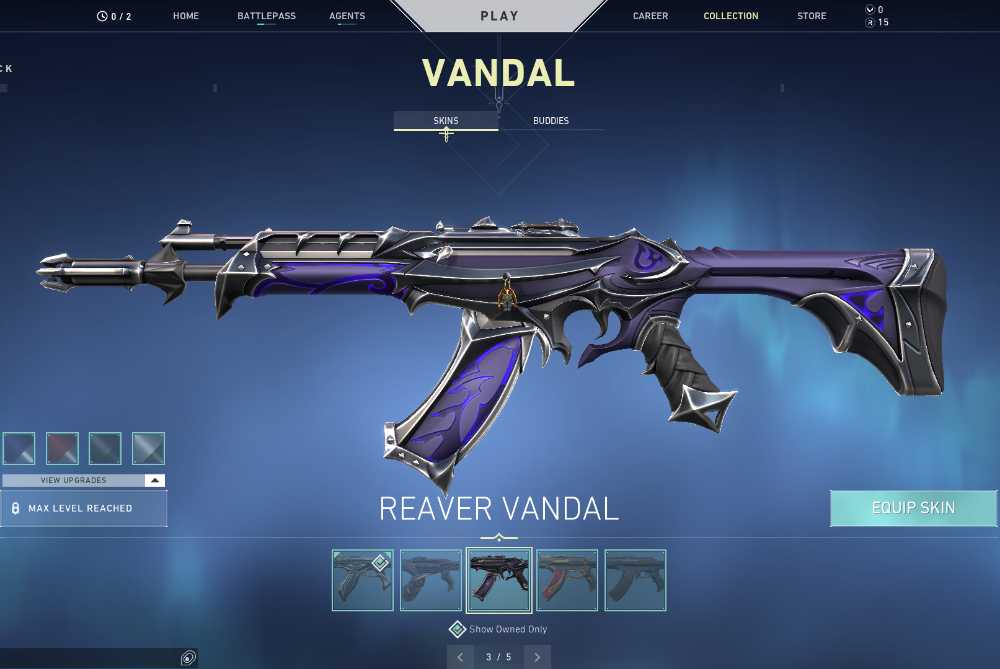Open the Collection page
Image resolution: width=1000 pixels, height=669 pixels.
coord(731,16)
